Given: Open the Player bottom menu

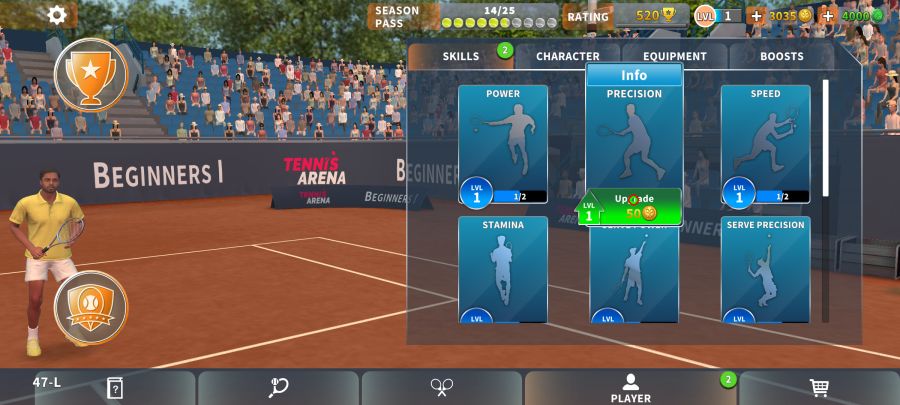Looking at the screenshot, I should tap(630, 388).
